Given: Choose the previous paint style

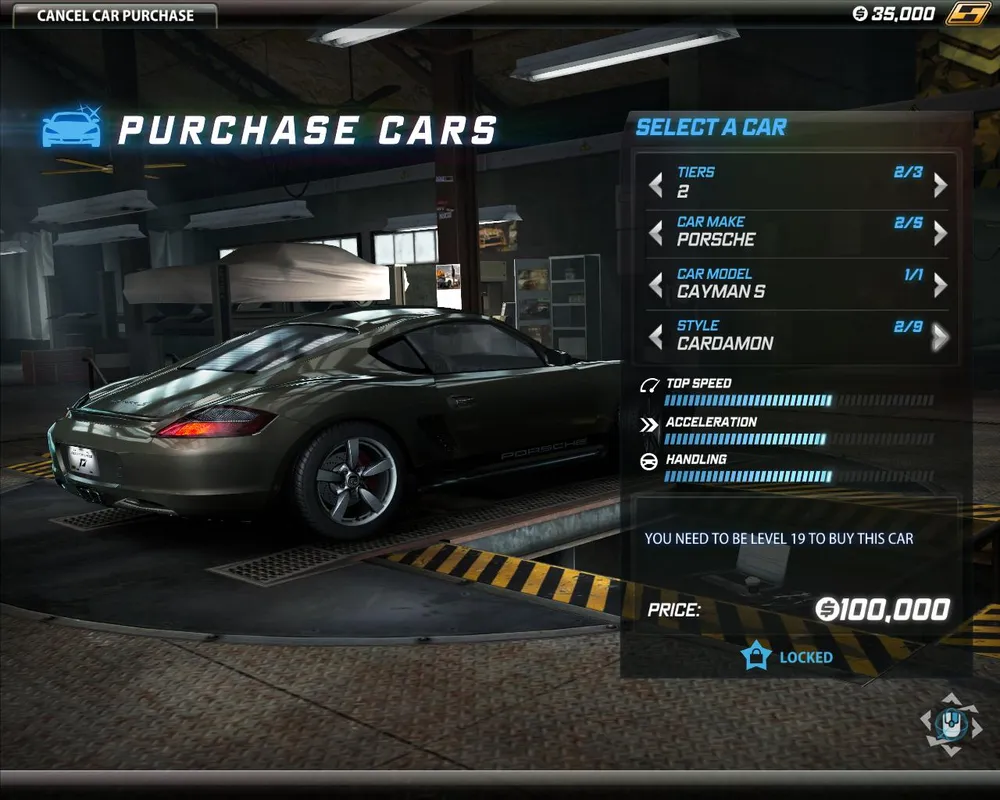Looking at the screenshot, I should click(x=656, y=337).
